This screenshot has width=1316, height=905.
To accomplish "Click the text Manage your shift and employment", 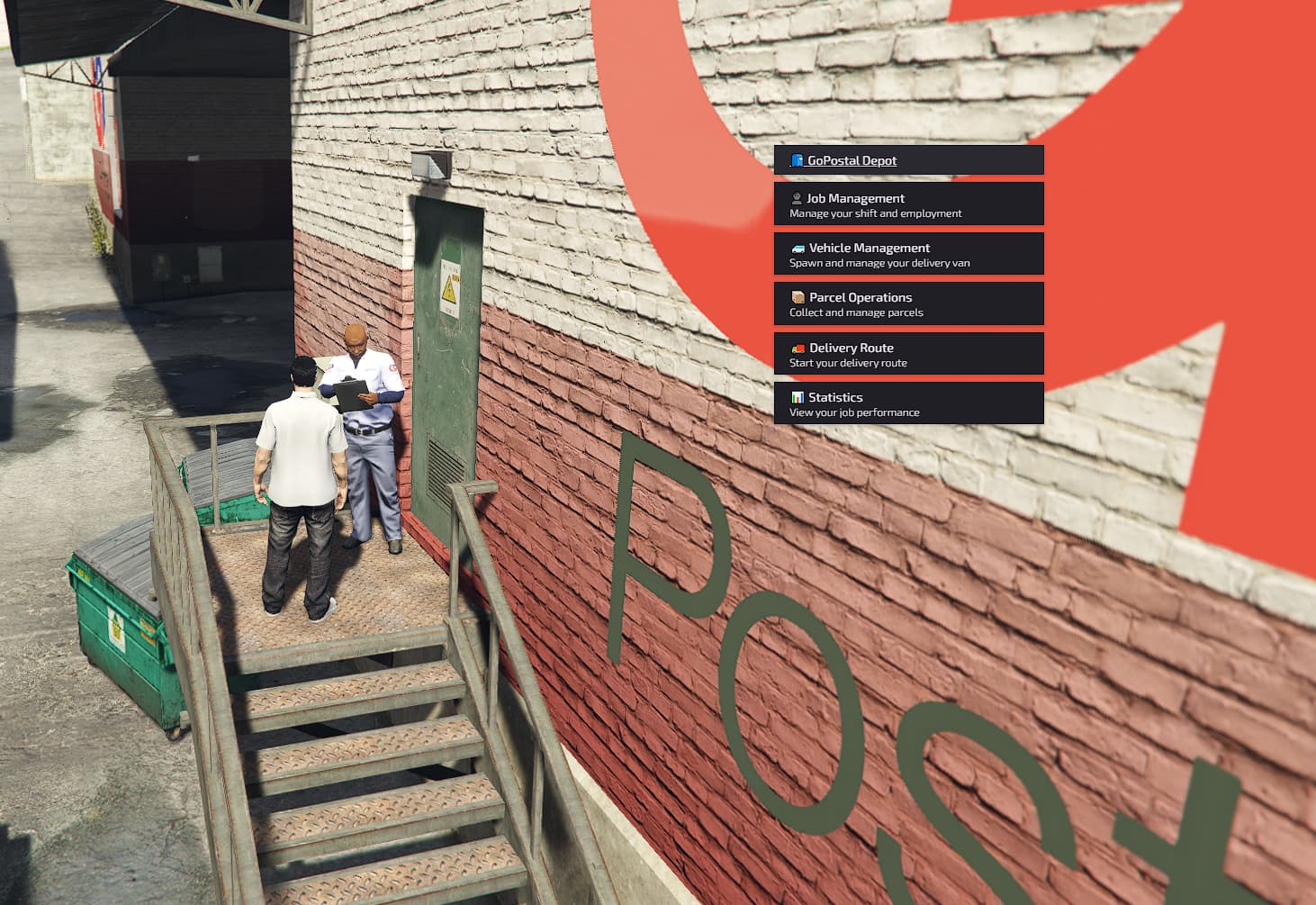I will [875, 213].
